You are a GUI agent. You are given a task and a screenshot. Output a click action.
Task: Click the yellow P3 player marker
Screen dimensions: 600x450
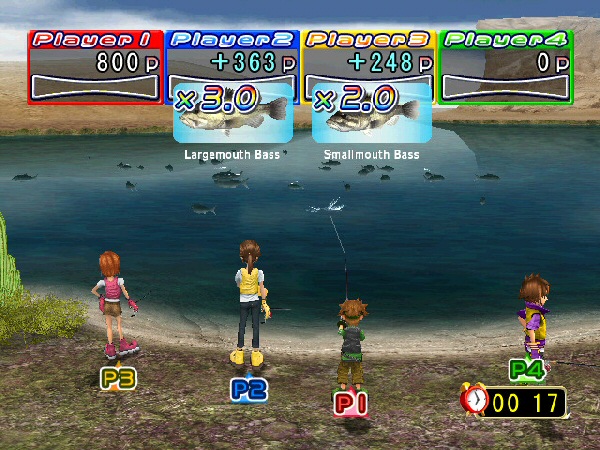(x=118, y=378)
